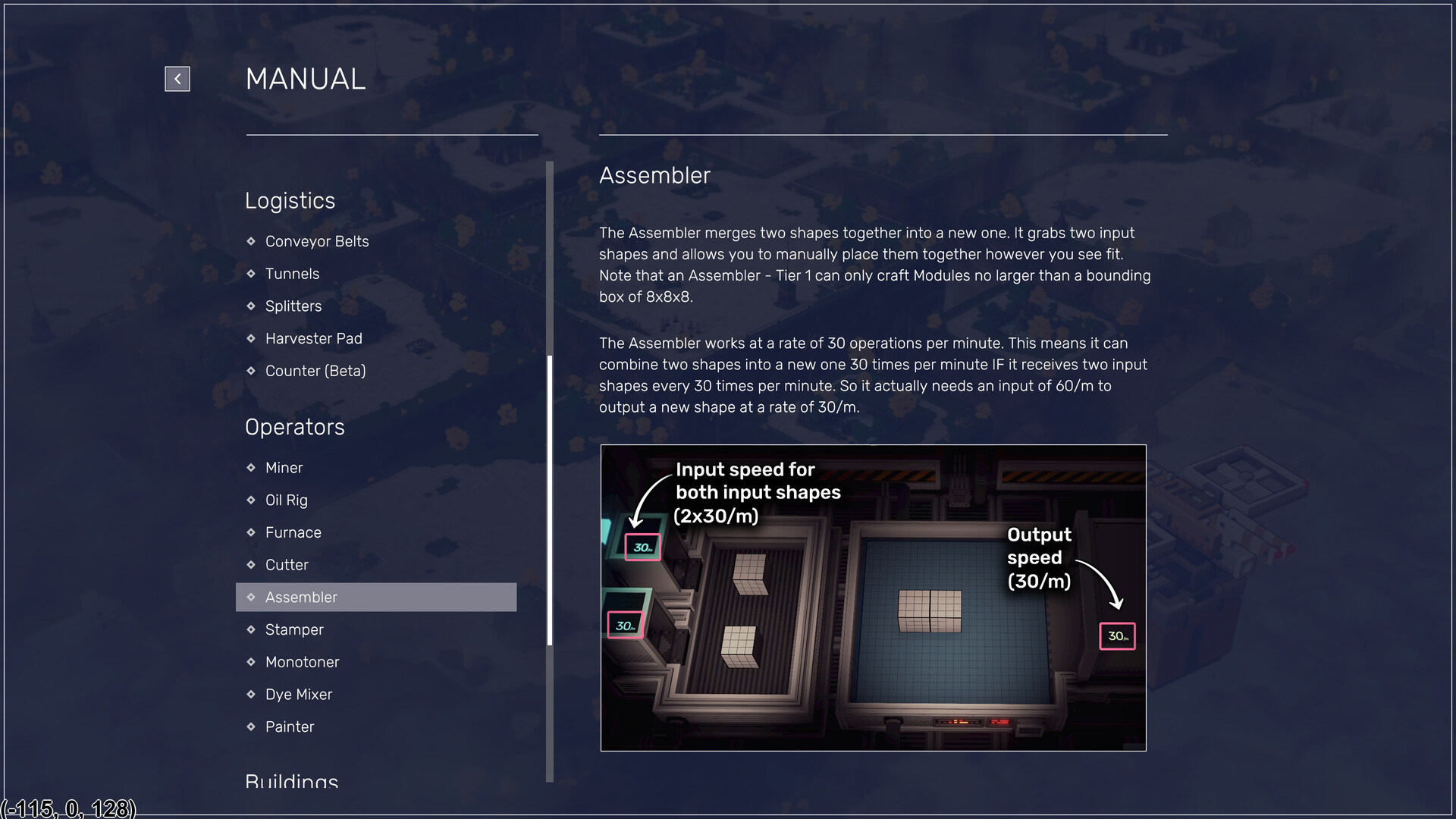
Task: Click the Counter (Beta) diamond icon
Action: click(251, 371)
